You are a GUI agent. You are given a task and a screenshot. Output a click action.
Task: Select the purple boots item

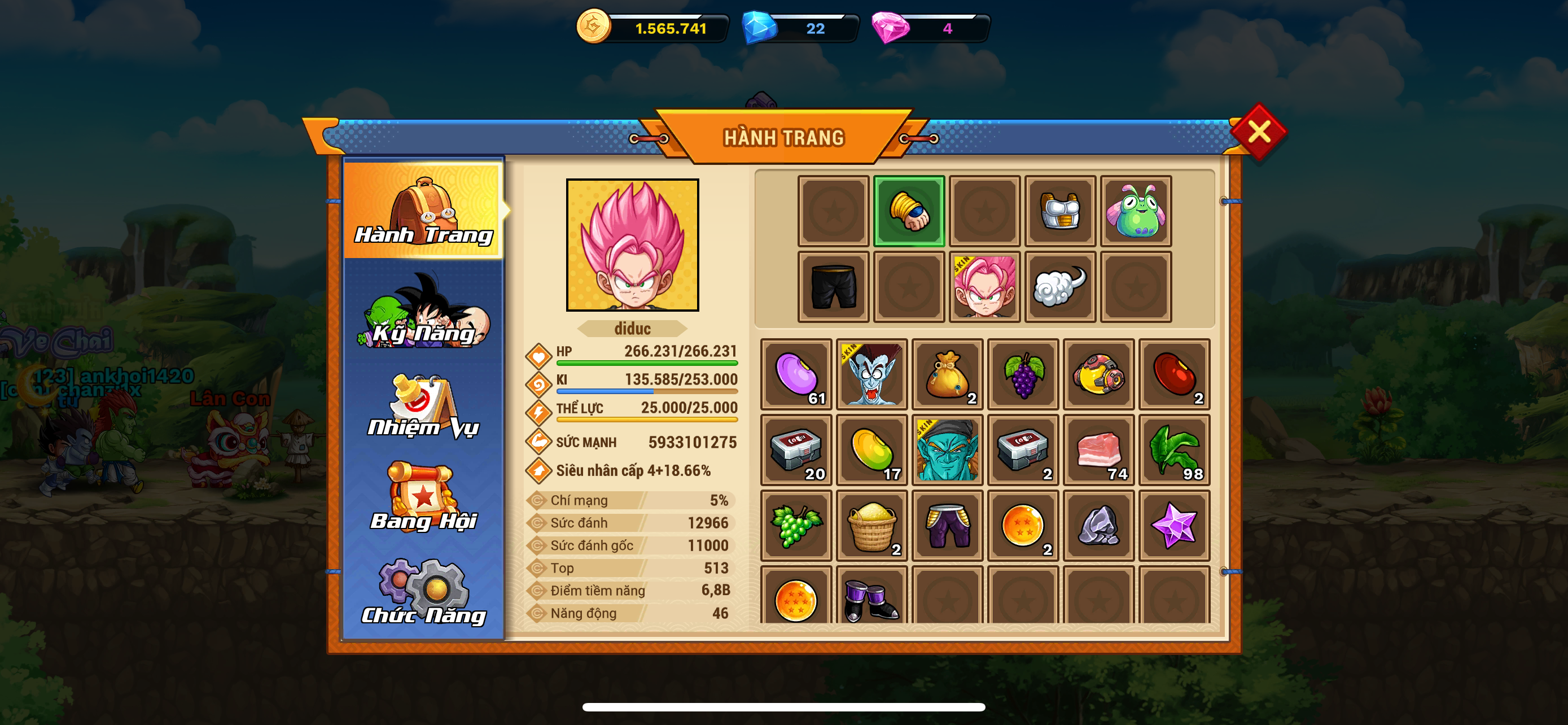(871, 600)
